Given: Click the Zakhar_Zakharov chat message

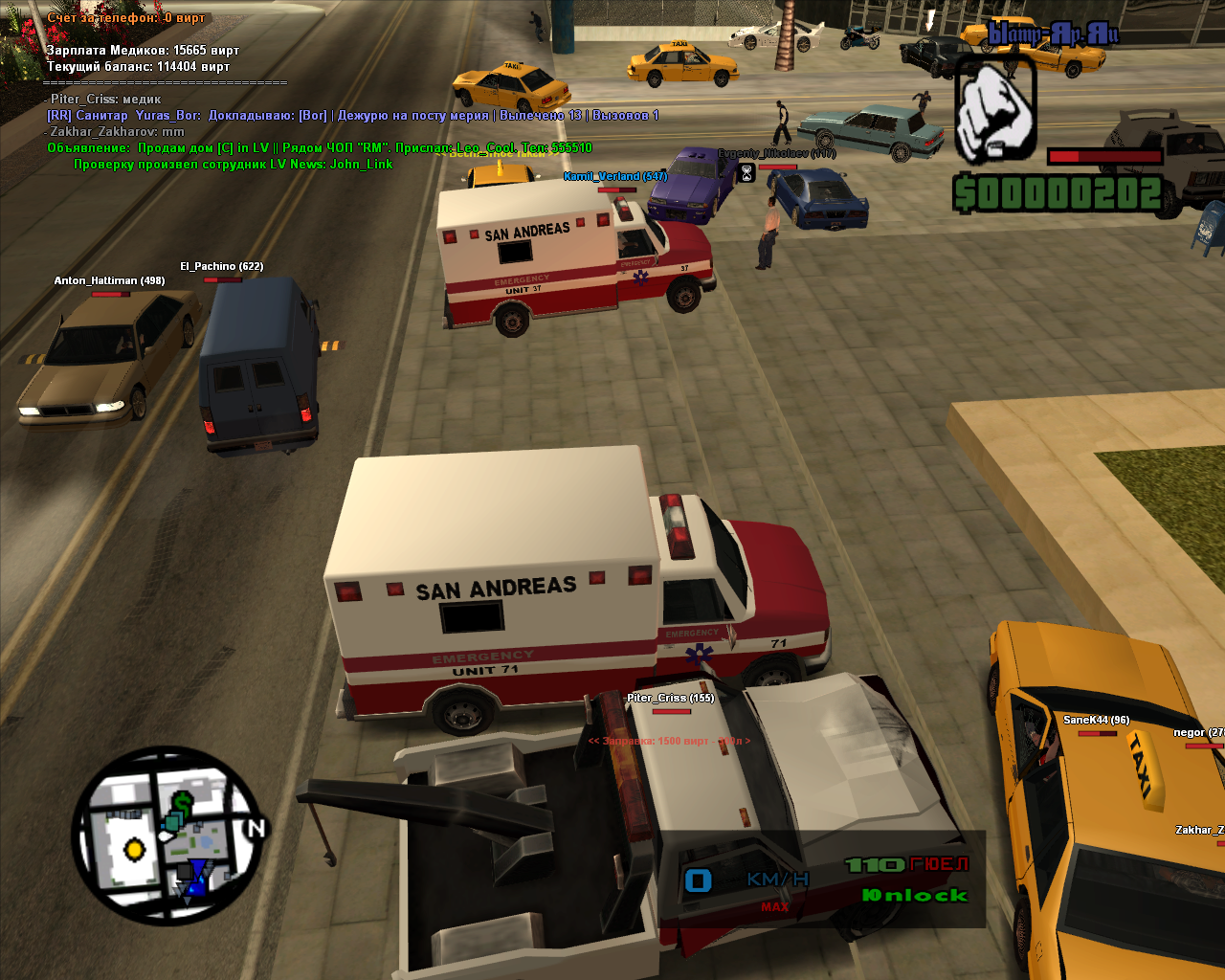Looking at the screenshot, I should (117, 132).
